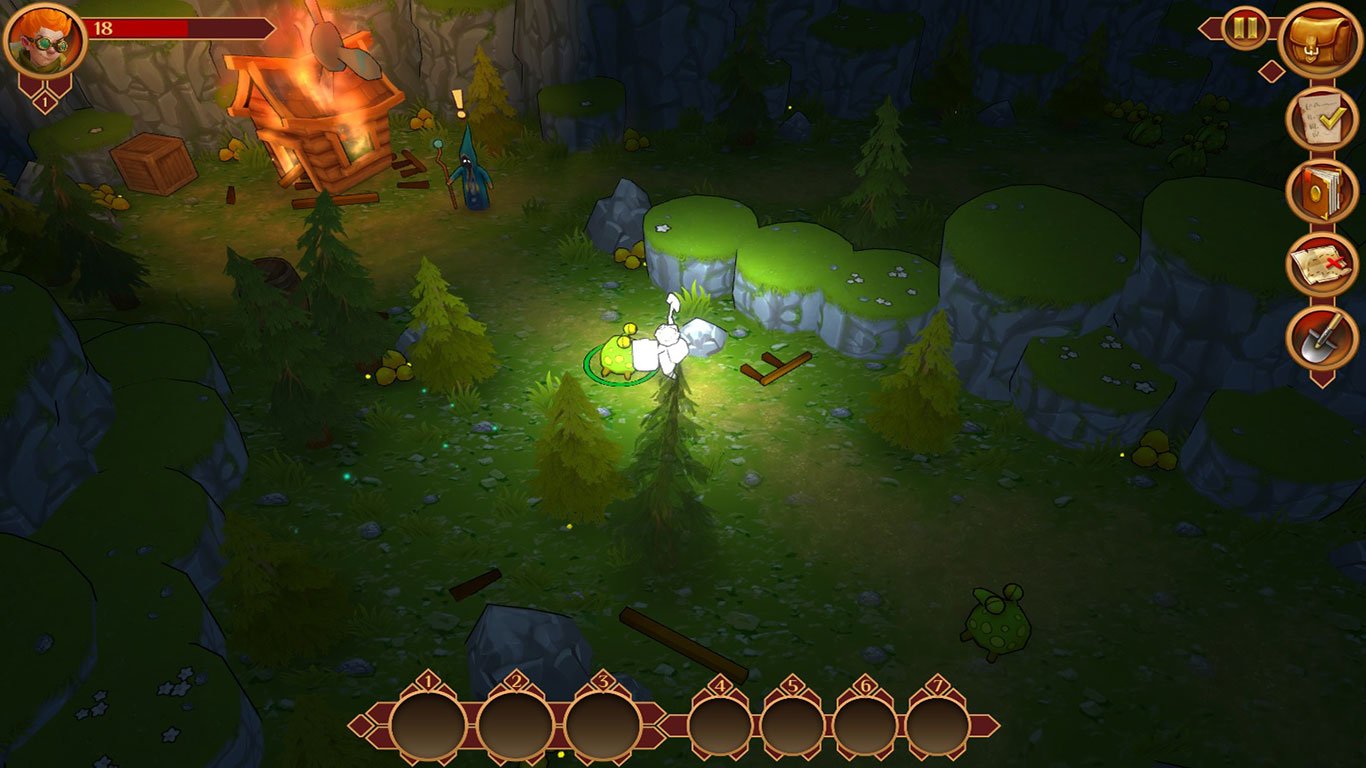Image resolution: width=1366 pixels, height=768 pixels.
Task: Click hotbar slot number 7
Action: pyautogui.click(x=938, y=727)
